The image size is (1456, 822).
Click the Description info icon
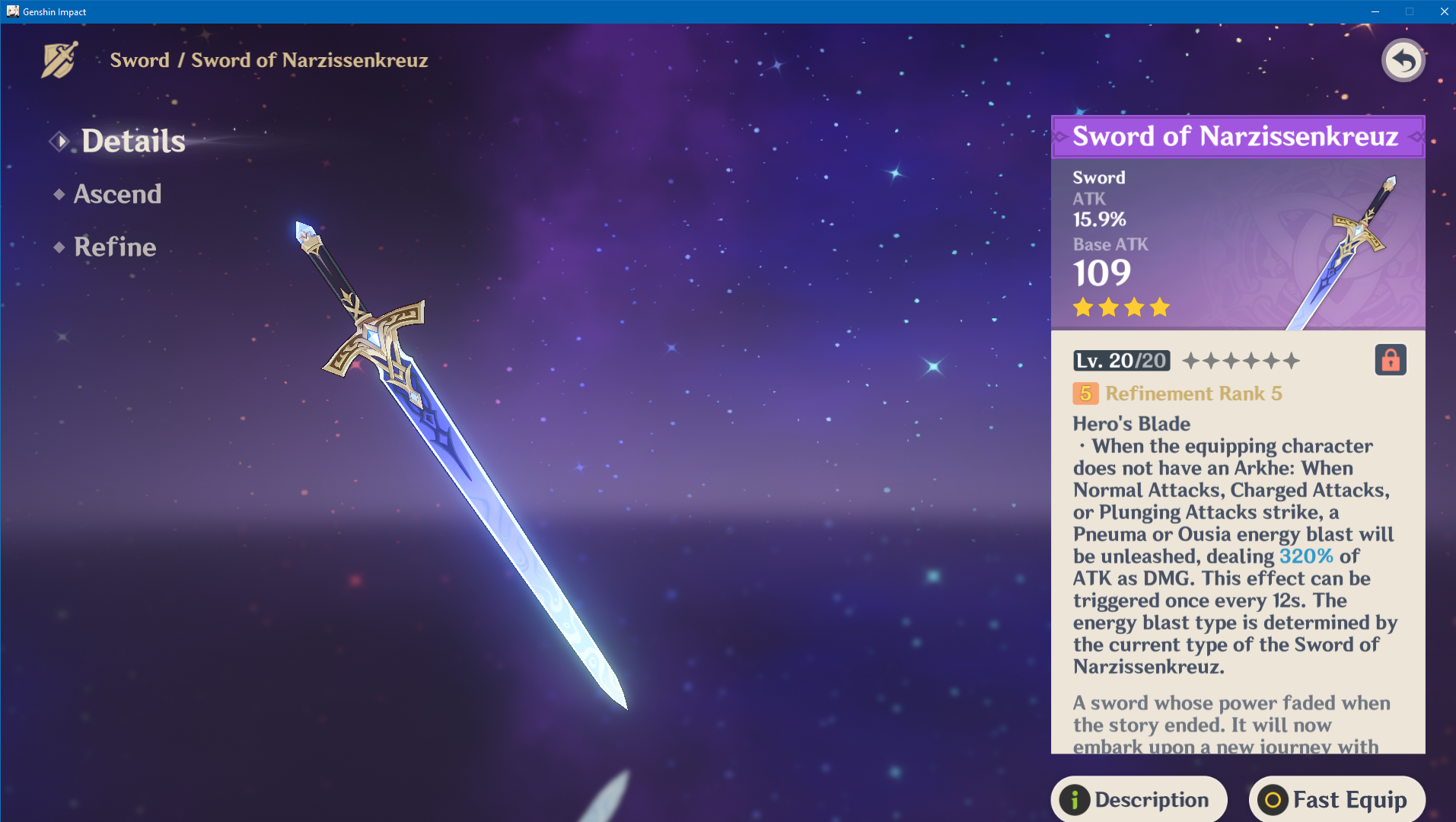pos(1073,800)
